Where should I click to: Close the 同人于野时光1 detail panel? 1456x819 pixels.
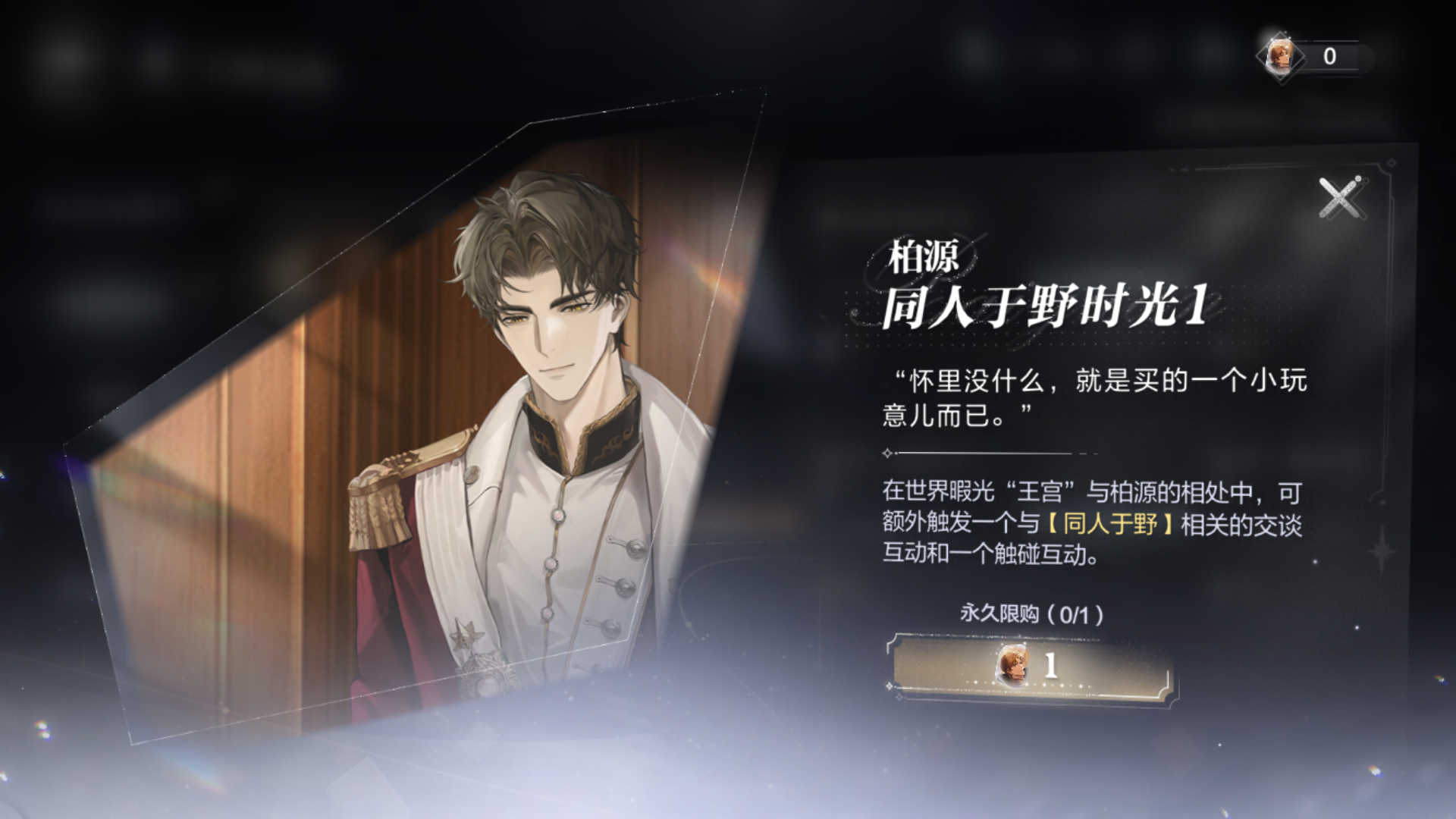1339,199
